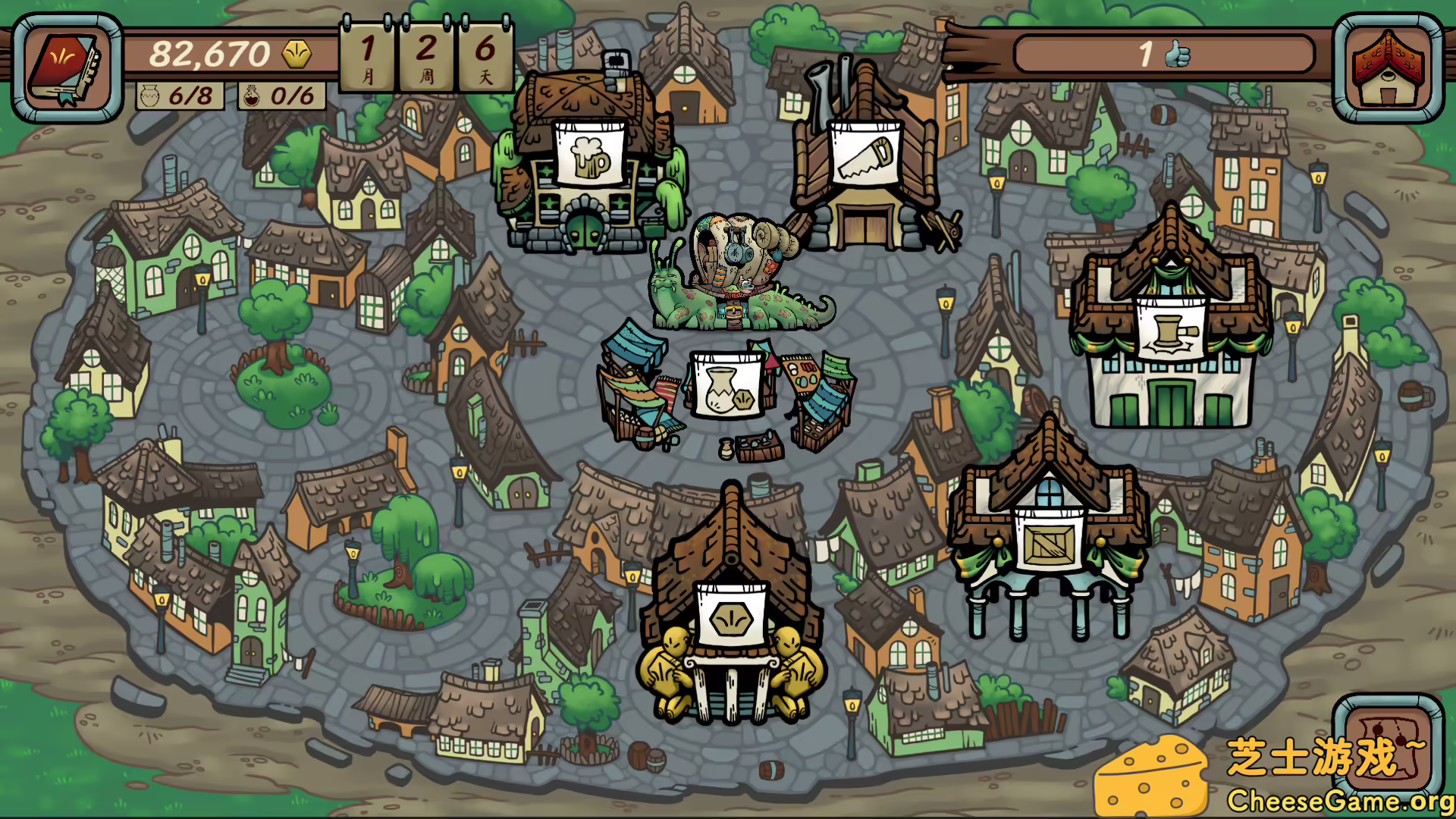
Task: Select the vase sign at the market stall
Action: coord(726,385)
